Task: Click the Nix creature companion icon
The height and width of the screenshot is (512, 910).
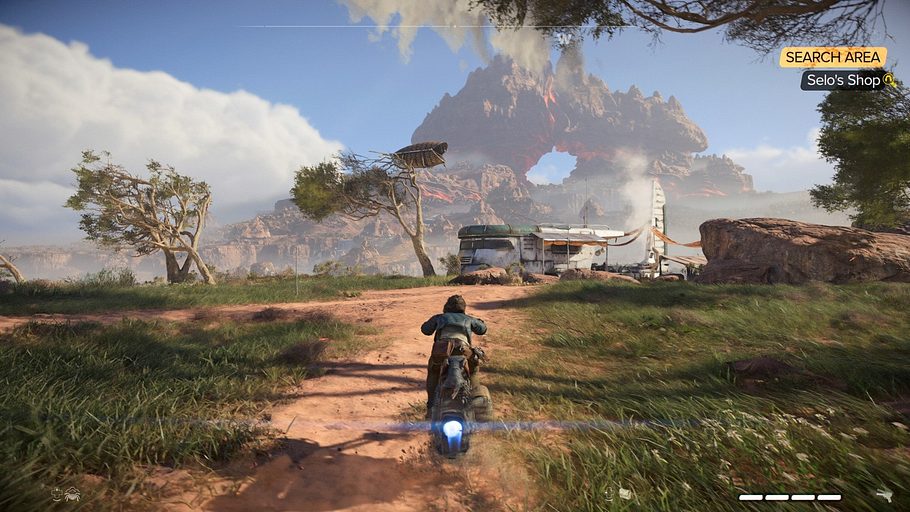Action: 71,493
